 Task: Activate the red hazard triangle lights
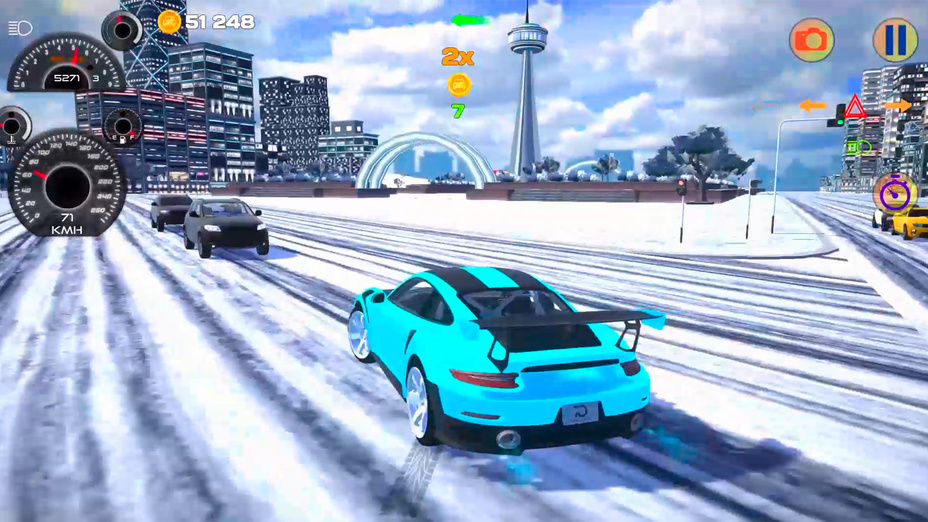(855, 106)
